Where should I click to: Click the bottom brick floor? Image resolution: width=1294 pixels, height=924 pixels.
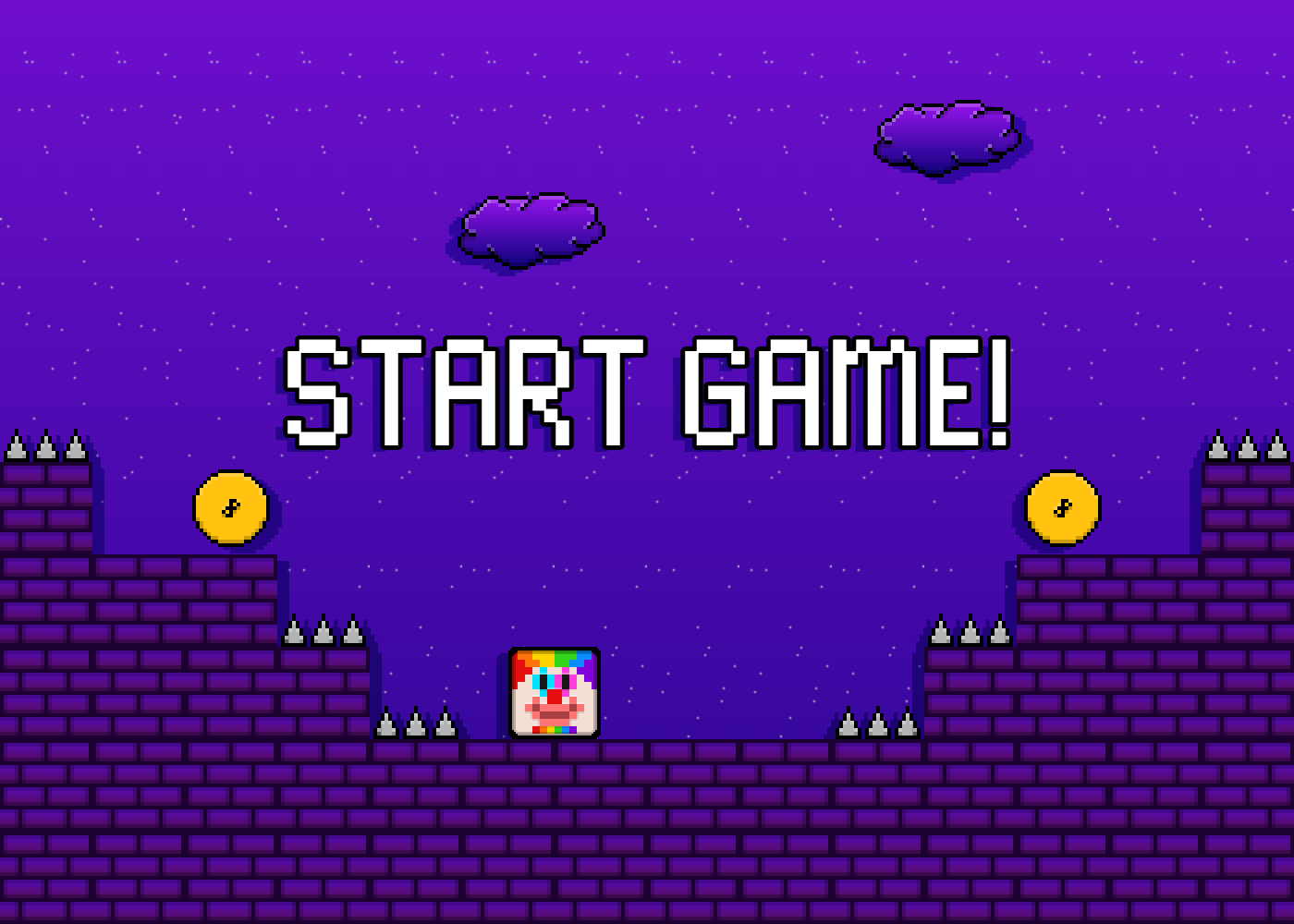pos(647,832)
